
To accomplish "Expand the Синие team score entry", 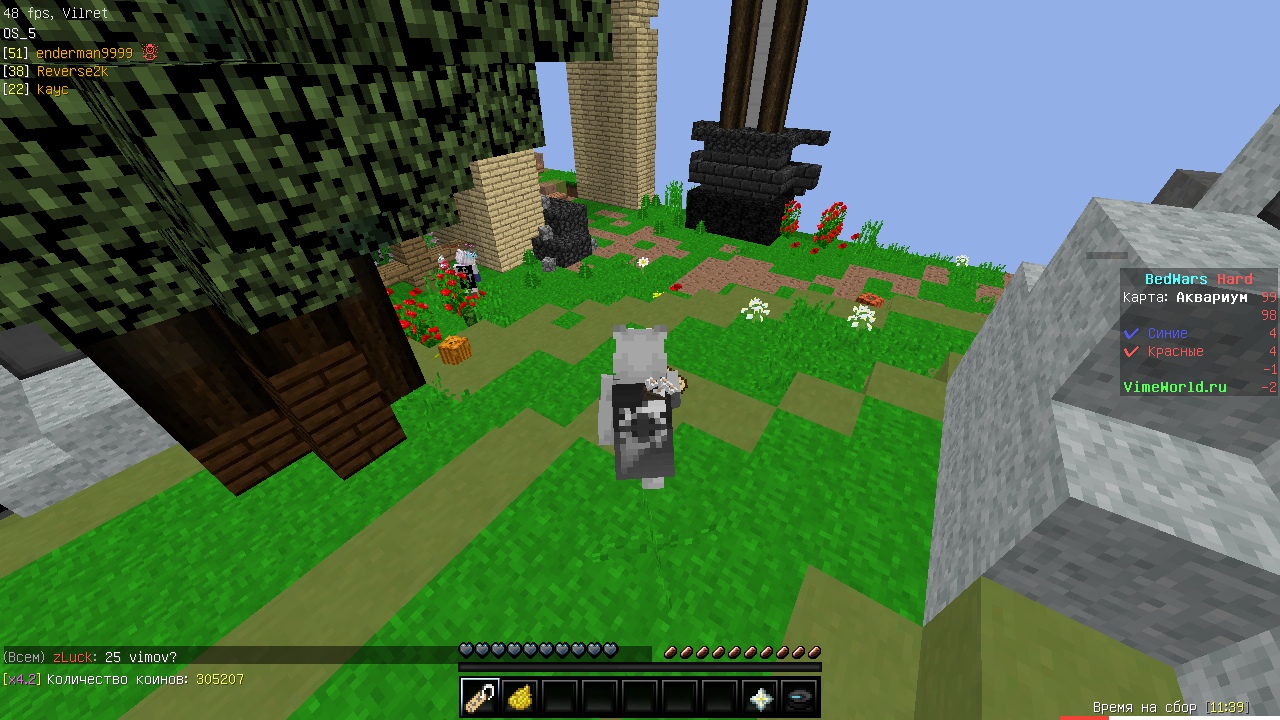I will pyautogui.click(x=1168, y=333).
